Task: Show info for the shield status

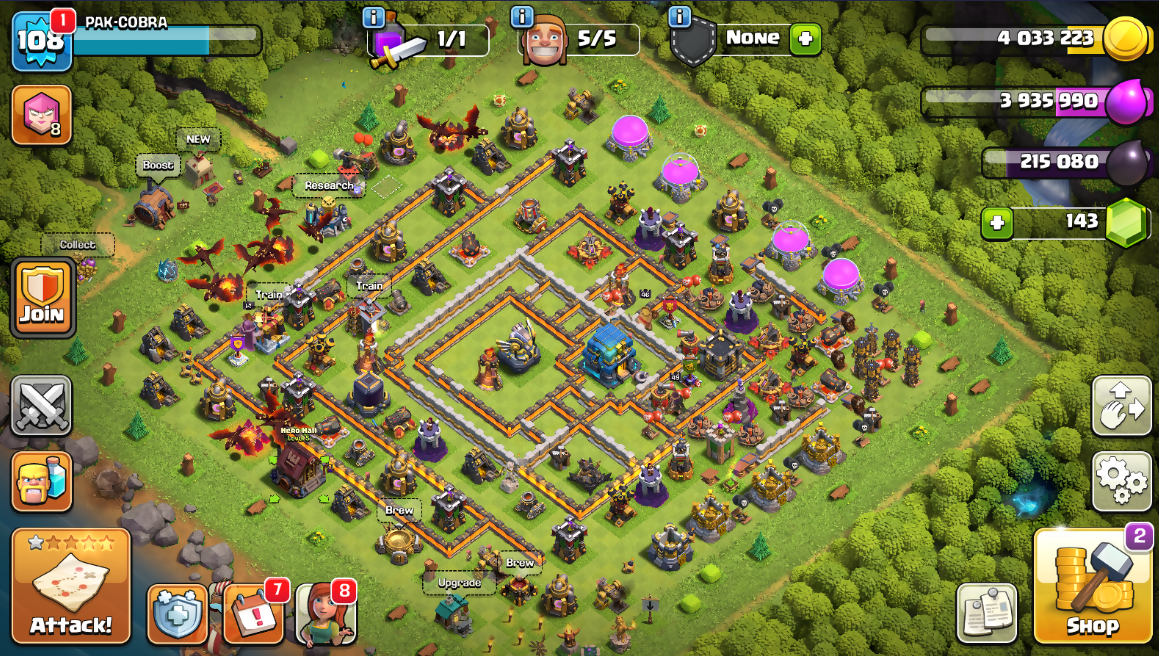Action: click(x=680, y=17)
